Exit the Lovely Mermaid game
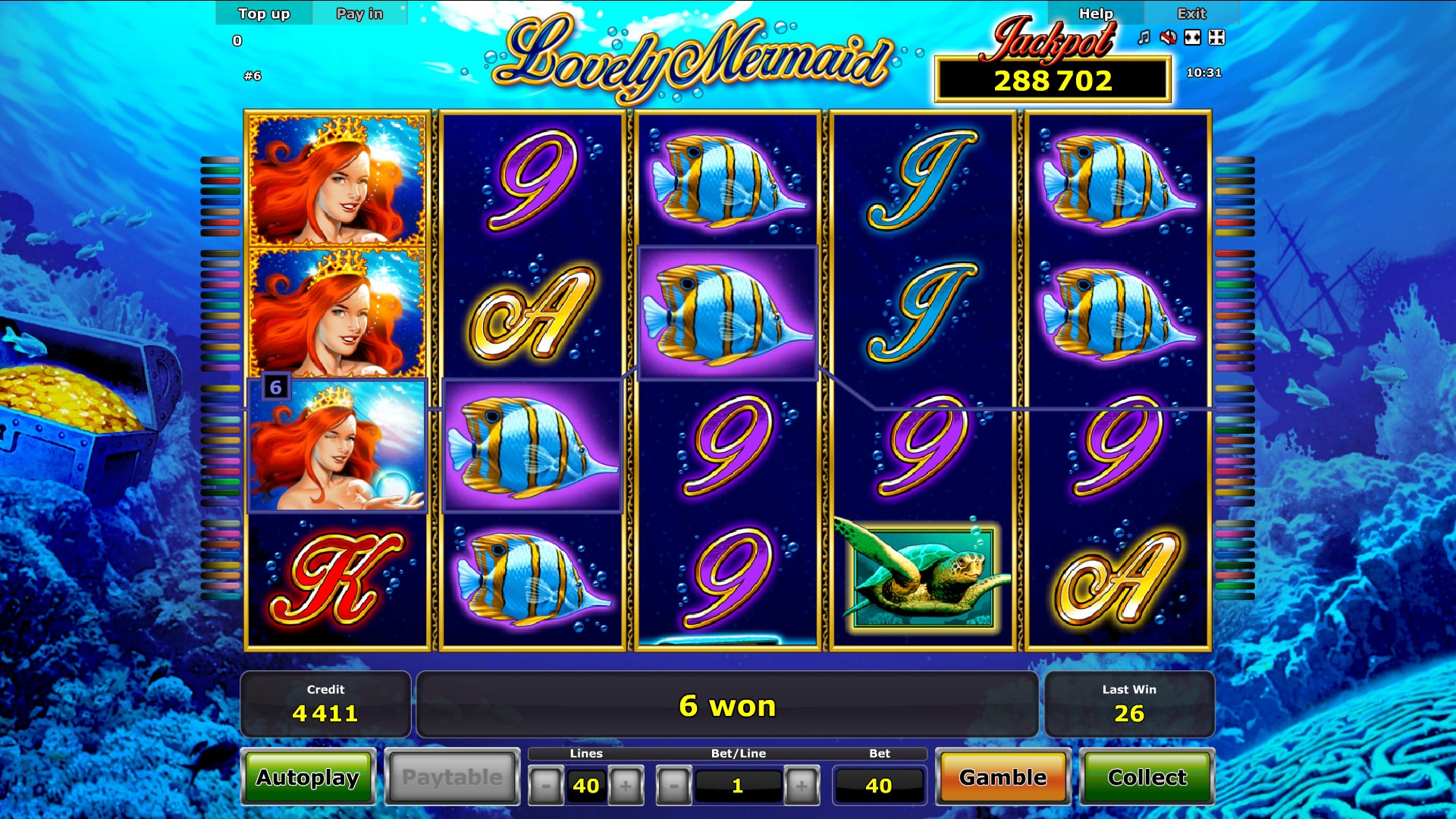 click(x=1191, y=14)
